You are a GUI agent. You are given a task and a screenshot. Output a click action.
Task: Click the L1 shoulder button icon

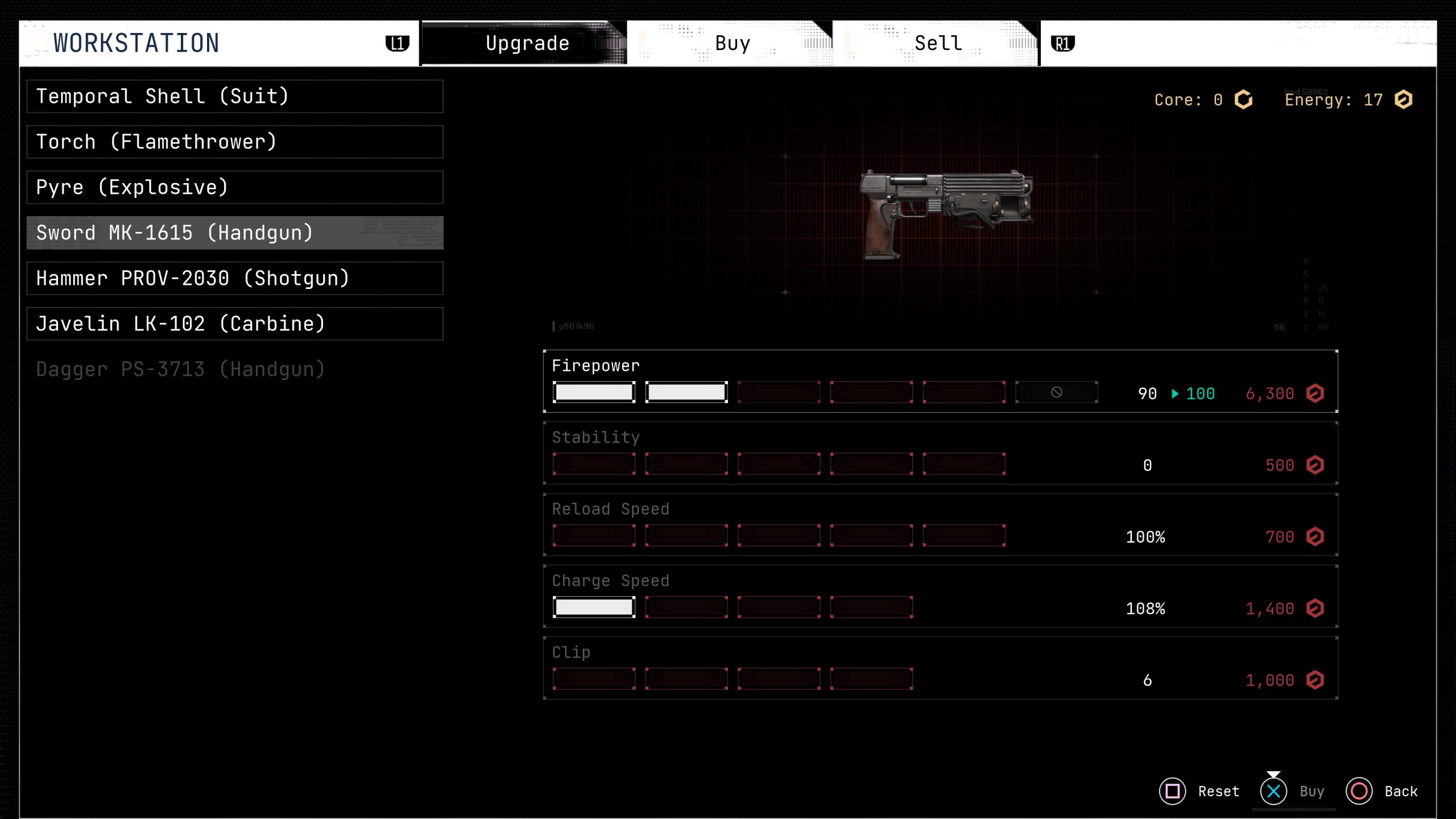pos(398,43)
